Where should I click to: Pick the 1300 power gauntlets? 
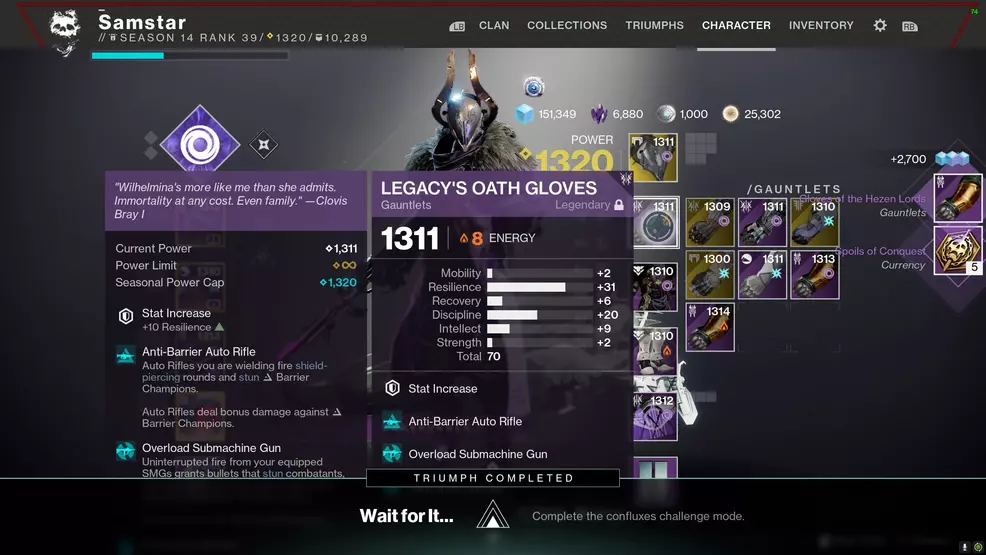pos(711,274)
